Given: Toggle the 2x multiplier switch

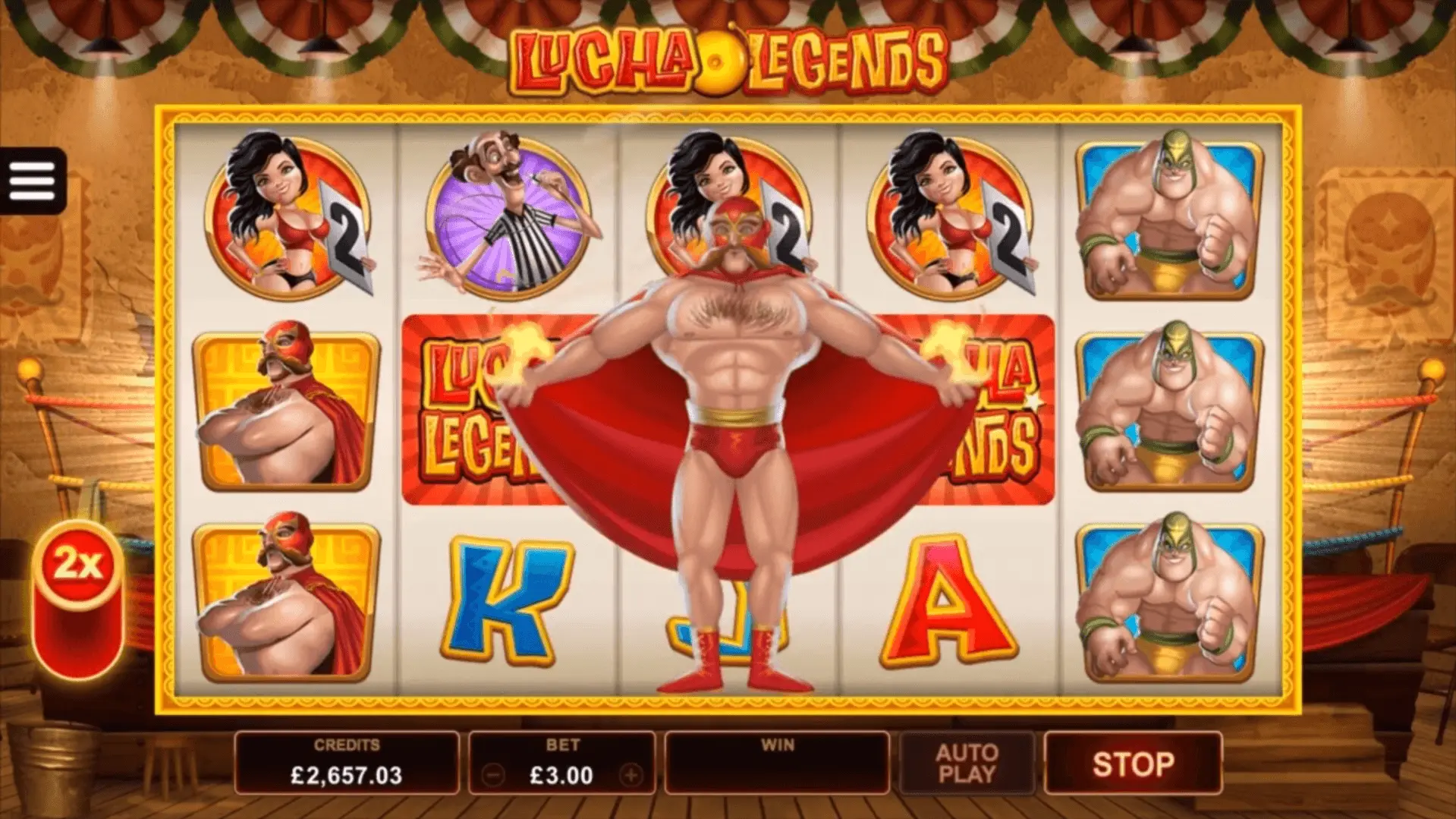Looking at the screenshot, I should click(78, 599).
